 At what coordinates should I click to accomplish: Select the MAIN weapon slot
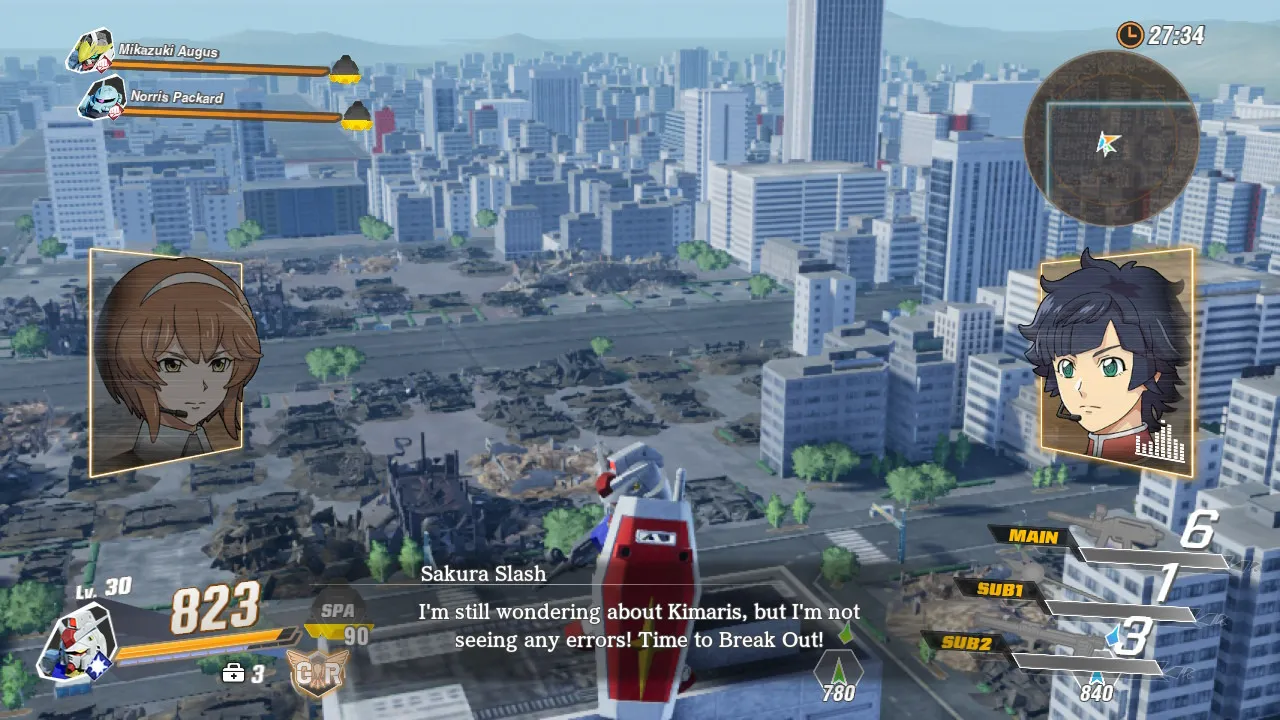pyautogui.click(x=1033, y=537)
